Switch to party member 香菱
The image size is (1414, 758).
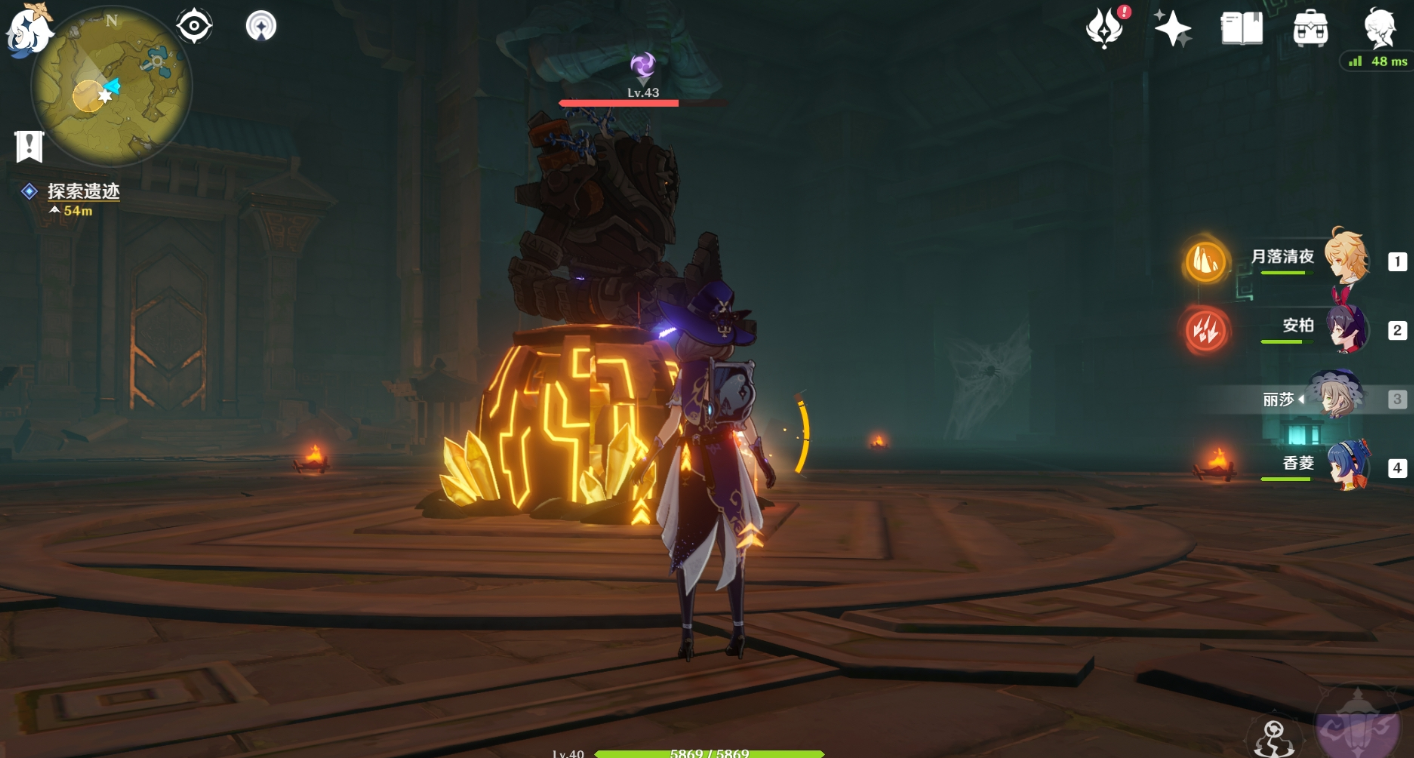click(1346, 466)
